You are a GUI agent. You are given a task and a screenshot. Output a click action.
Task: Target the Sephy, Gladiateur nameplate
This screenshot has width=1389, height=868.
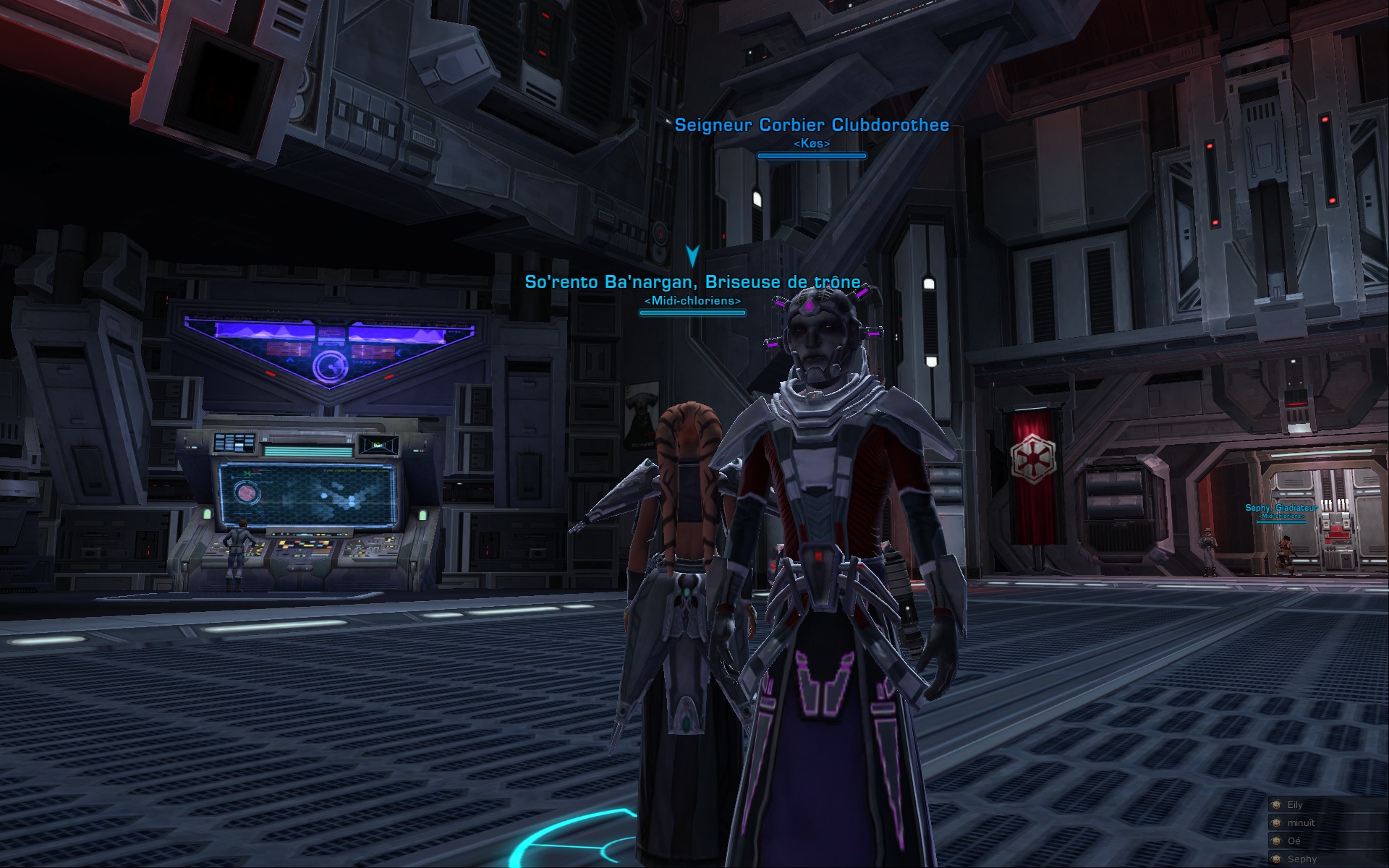point(1281,508)
